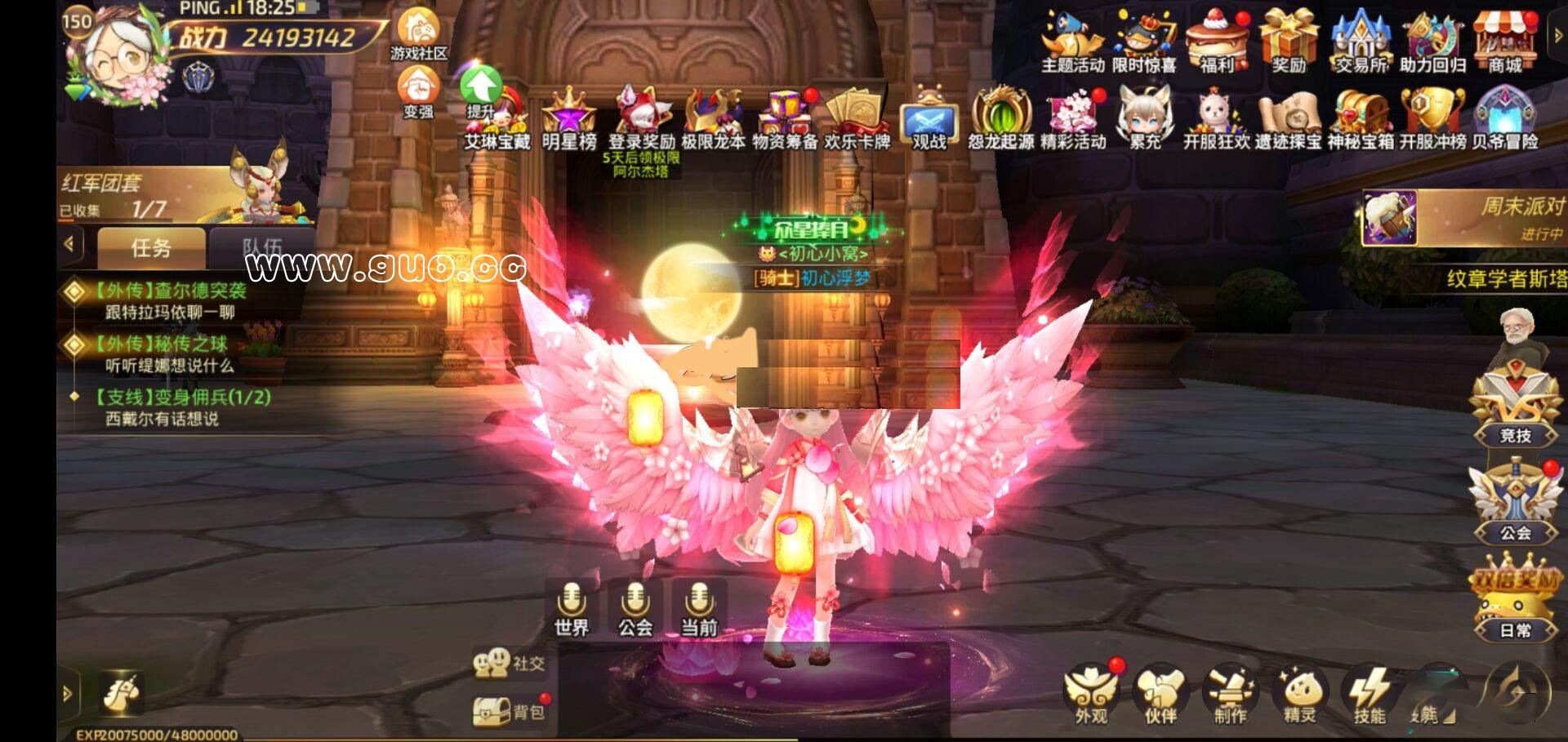
Task: Open the 技能 skills menu
Action: (1370, 695)
